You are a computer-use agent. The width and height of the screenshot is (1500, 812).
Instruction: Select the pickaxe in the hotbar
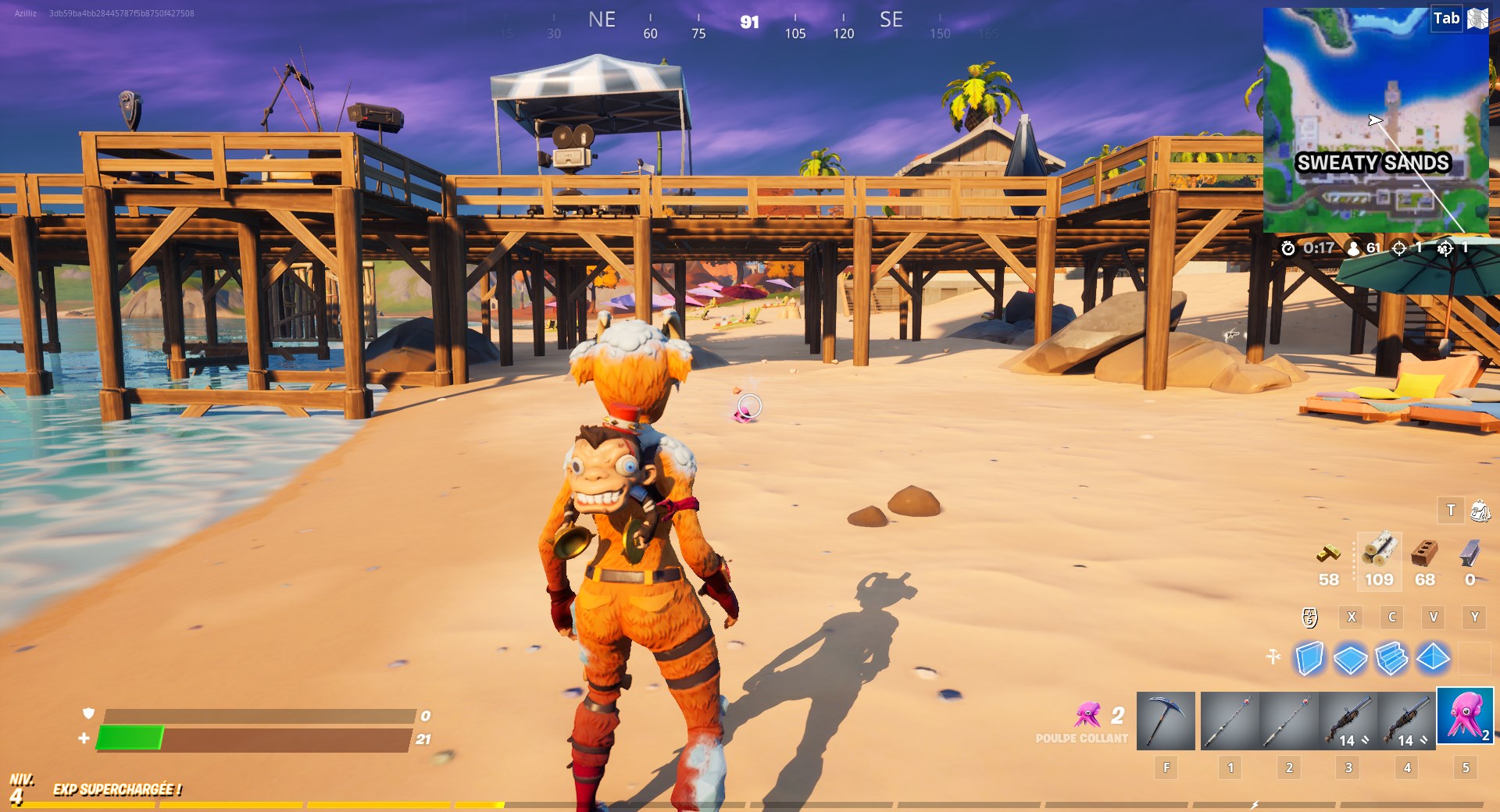1166,720
